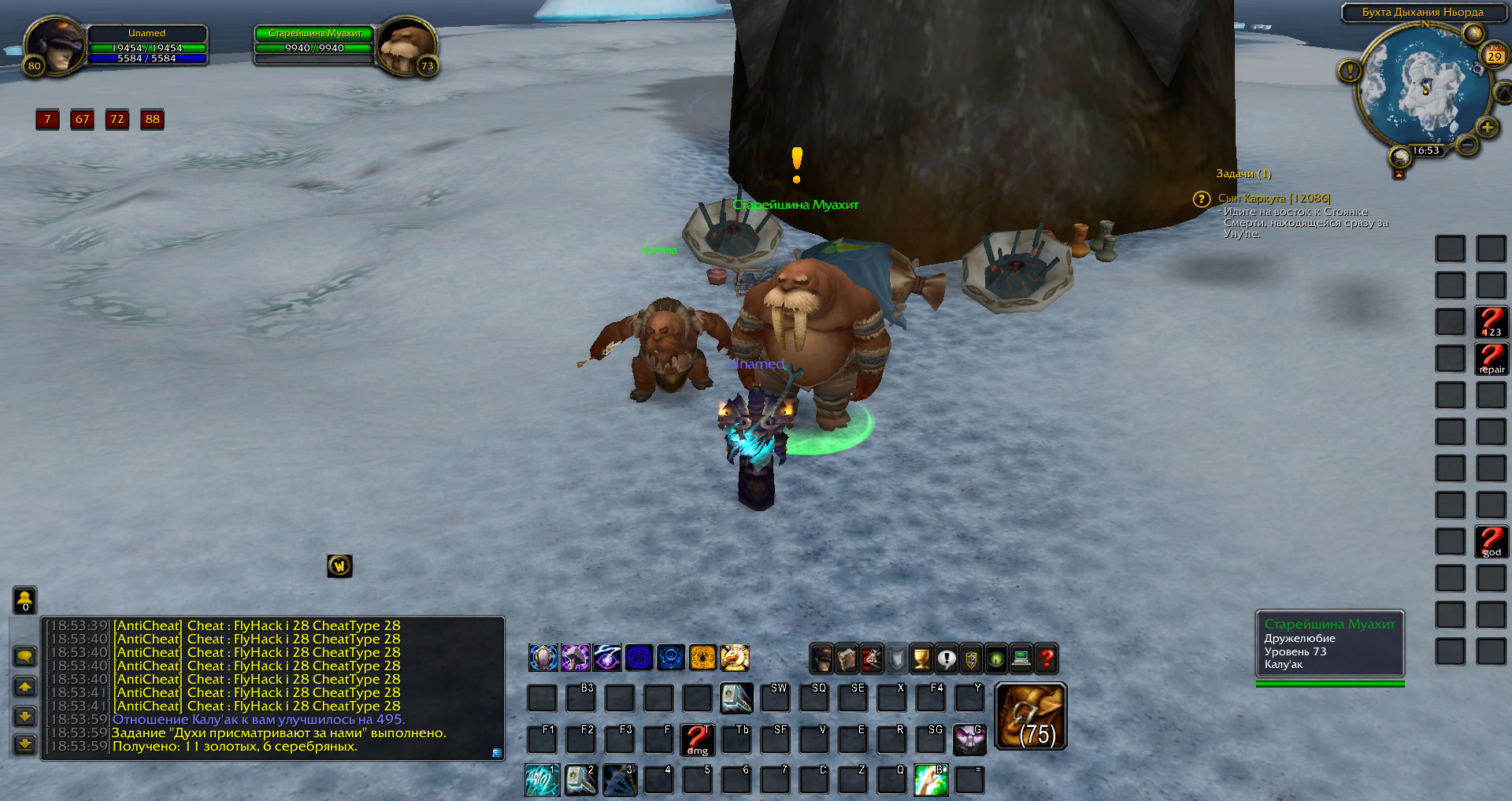Open the chat menu speech bubble button
Screen dimensions: 1512x801
point(25,656)
